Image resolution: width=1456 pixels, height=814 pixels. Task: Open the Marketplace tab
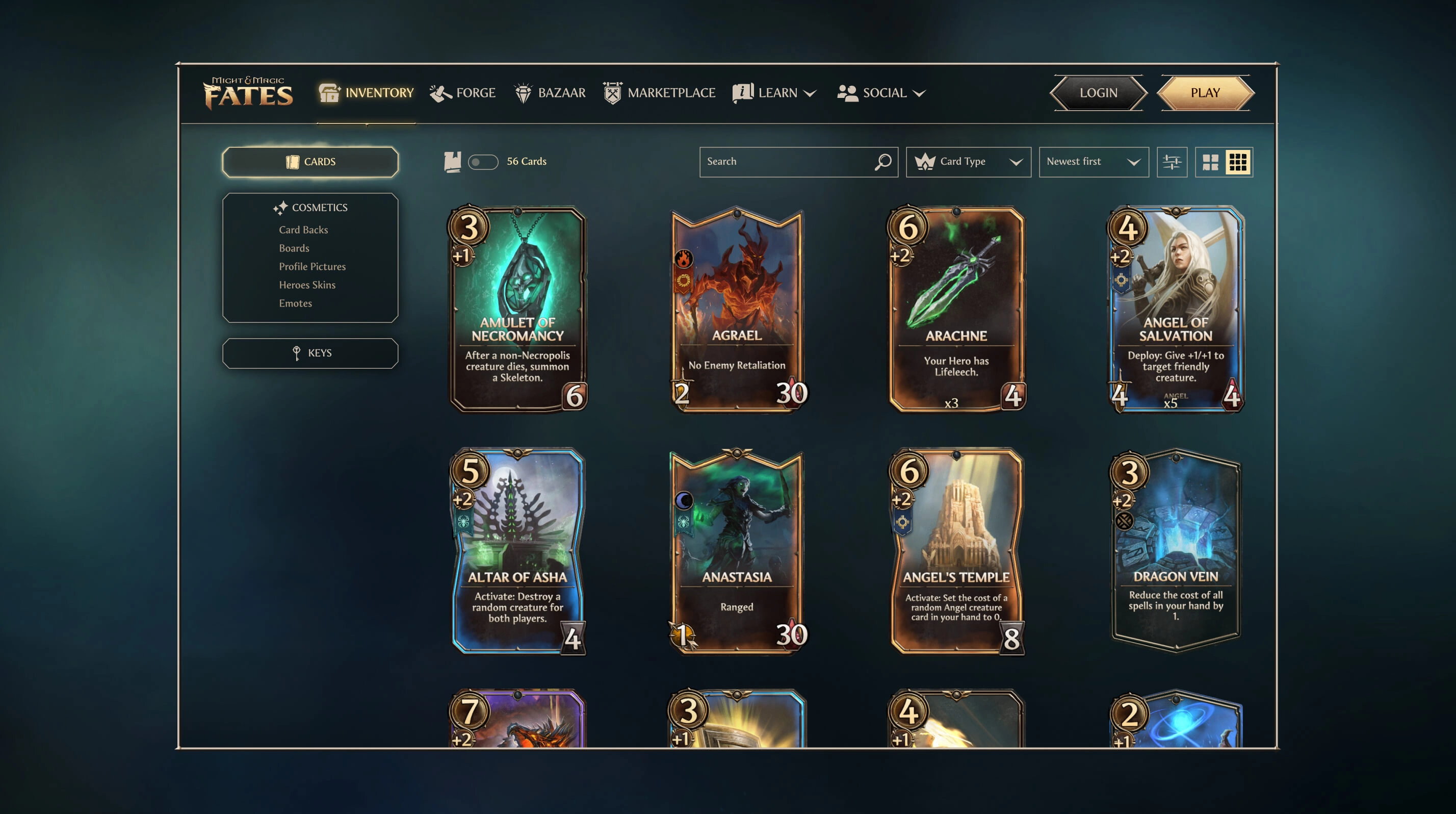coord(659,93)
